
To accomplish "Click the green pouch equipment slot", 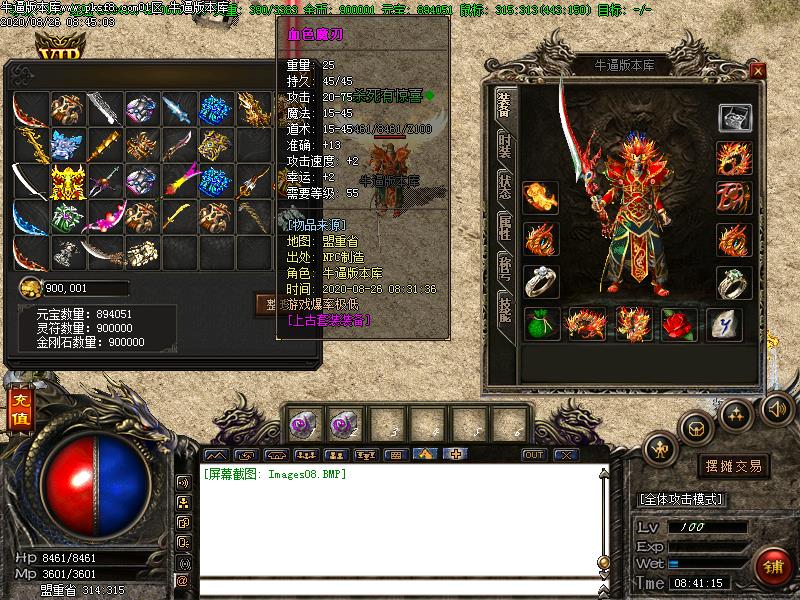I will click(542, 324).
